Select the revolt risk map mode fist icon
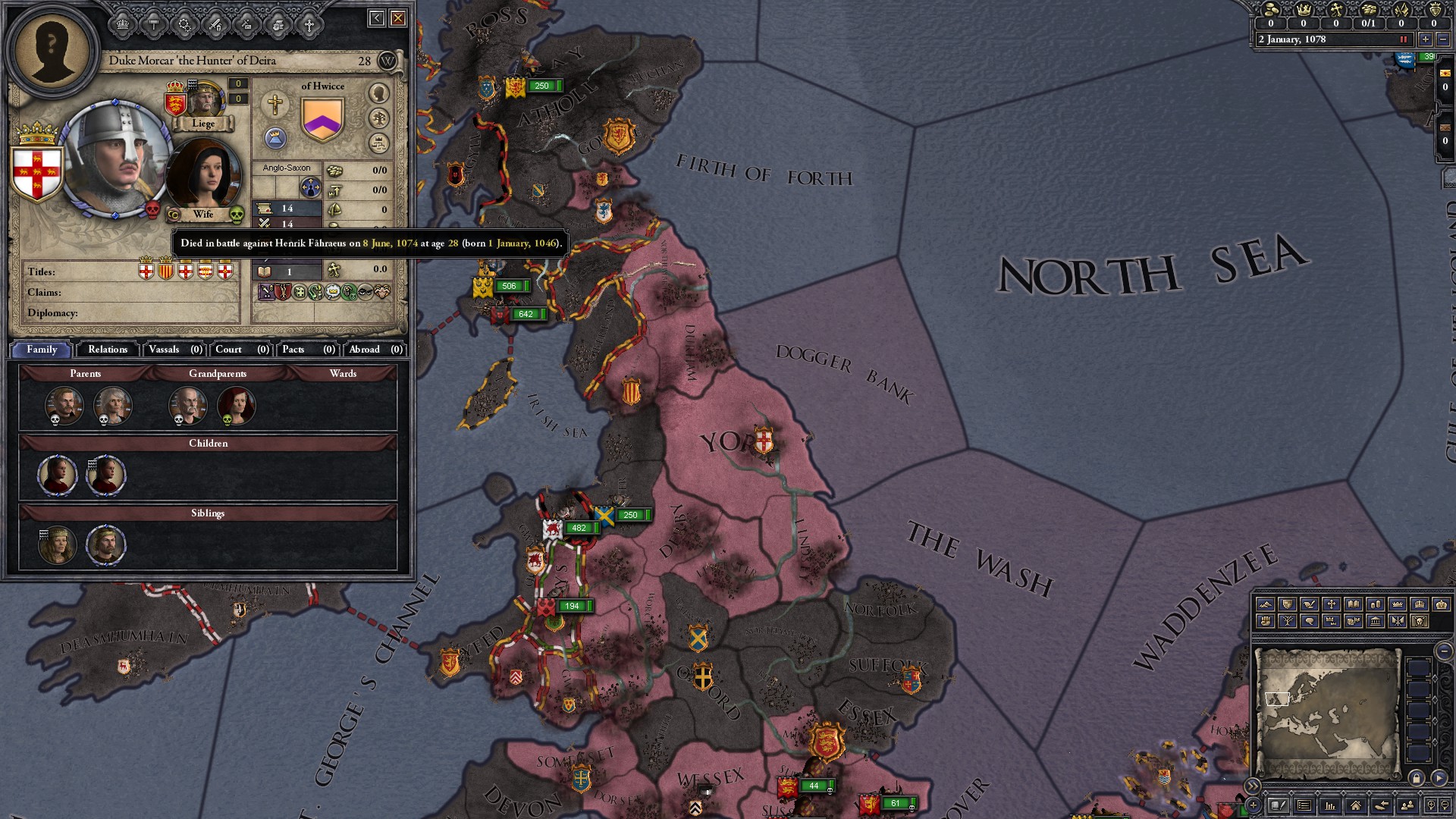1456x819 pixels. [x=1266, y=622]
